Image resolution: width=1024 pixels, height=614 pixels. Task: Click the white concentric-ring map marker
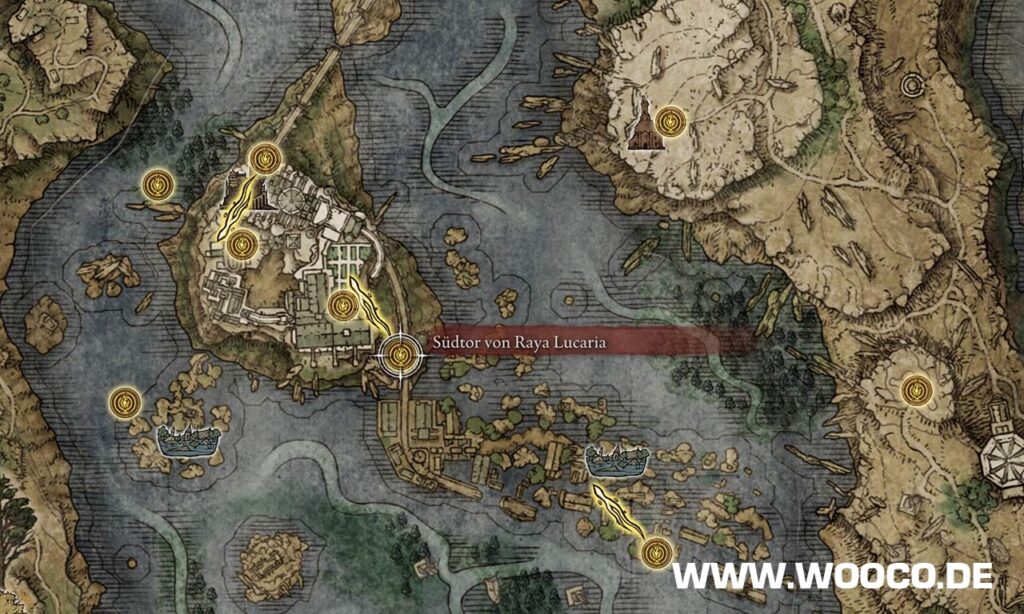click(x=911, y=87)
